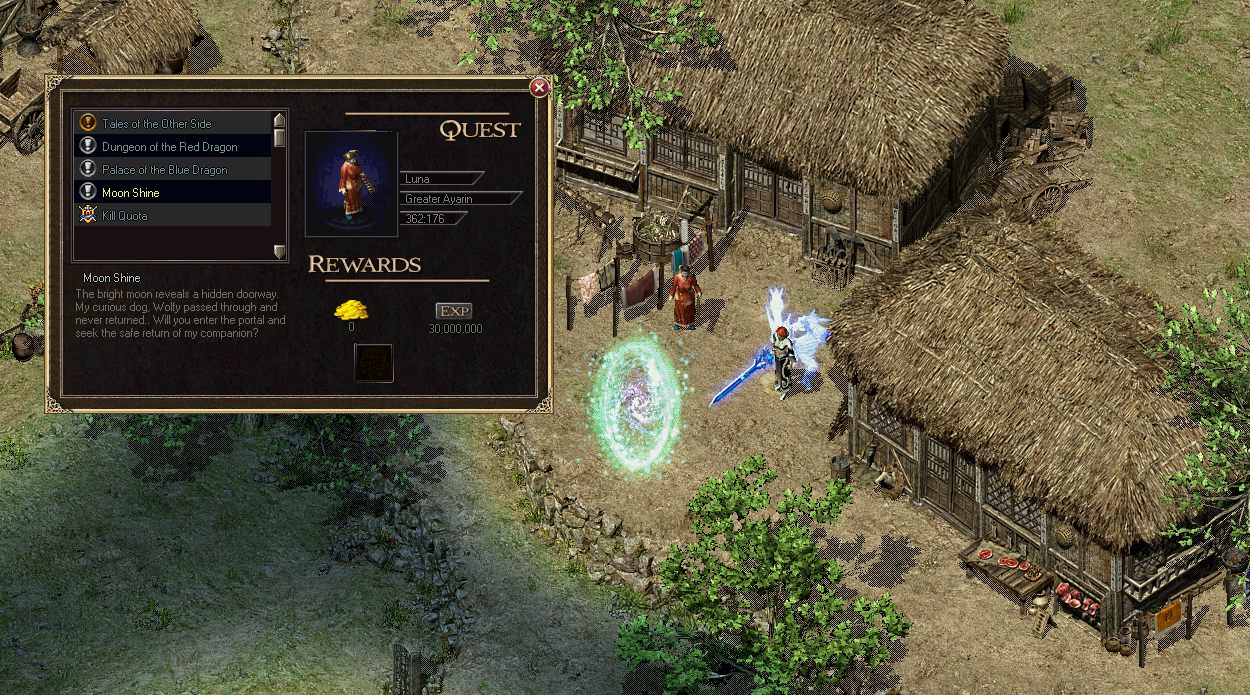Click the Luna NPC portrait
1250x695 pixels.
[x=351, y=184]
